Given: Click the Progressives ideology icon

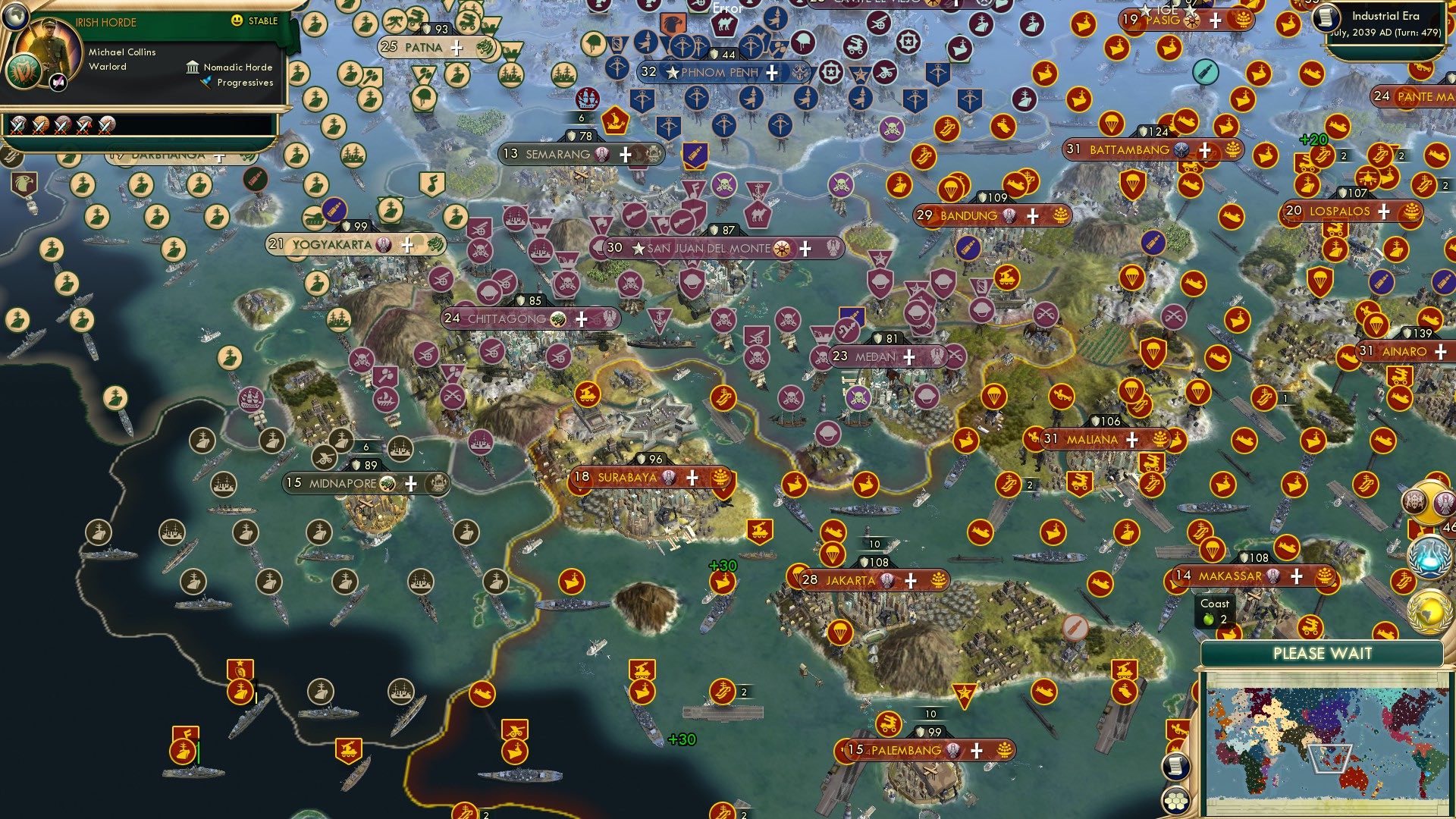Looking at the screenshot, I should [x=206, y=82].
